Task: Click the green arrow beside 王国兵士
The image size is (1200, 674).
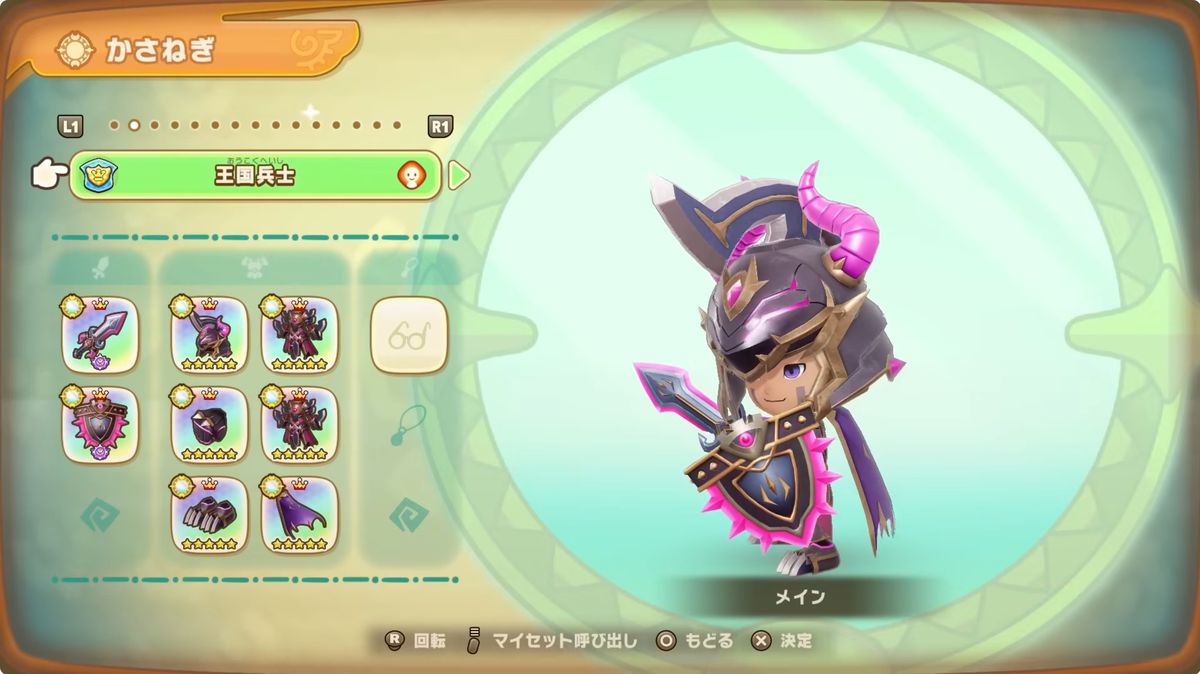Action: pos(458,176)
